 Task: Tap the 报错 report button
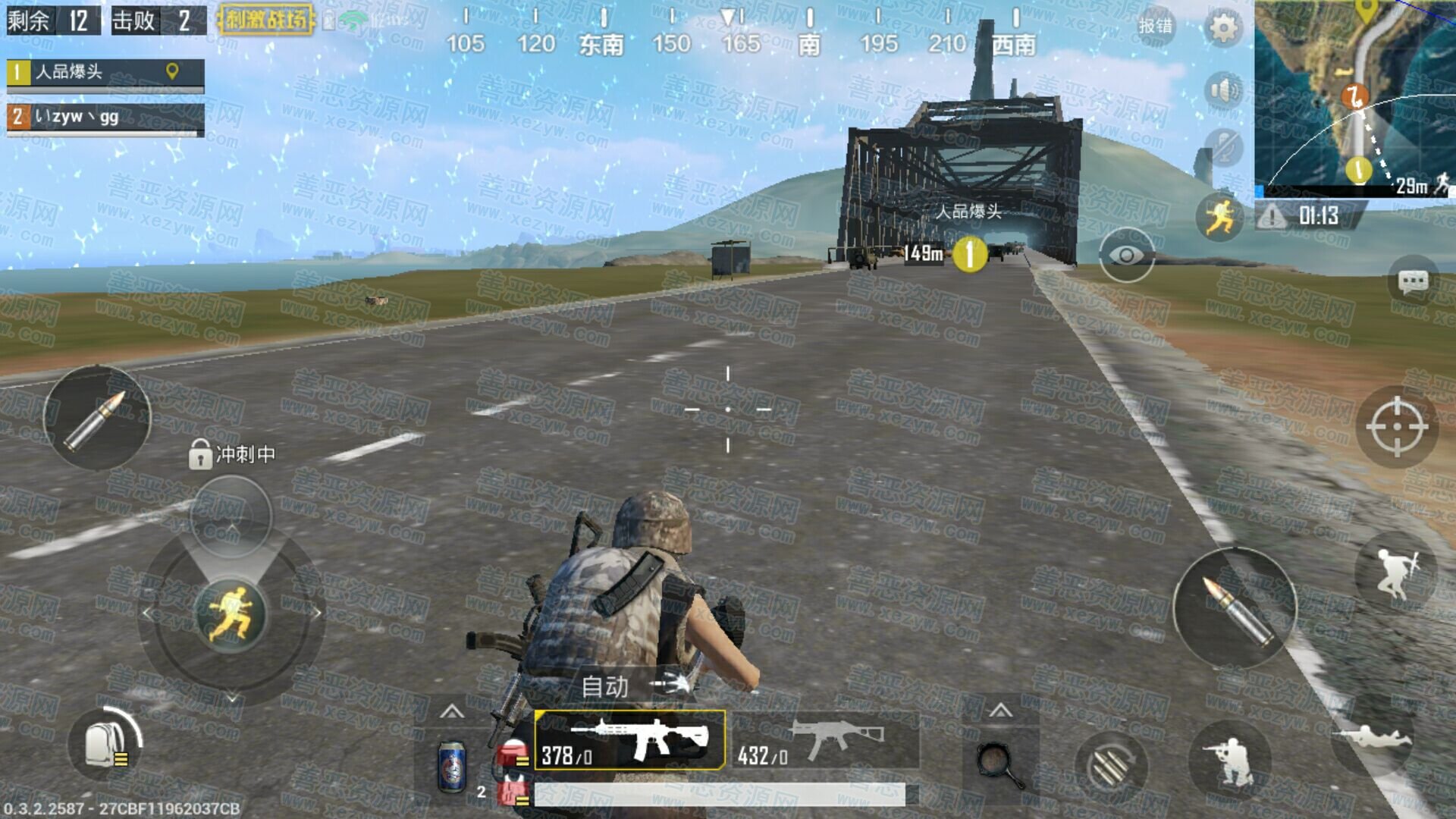click(x=1155, y=26)
